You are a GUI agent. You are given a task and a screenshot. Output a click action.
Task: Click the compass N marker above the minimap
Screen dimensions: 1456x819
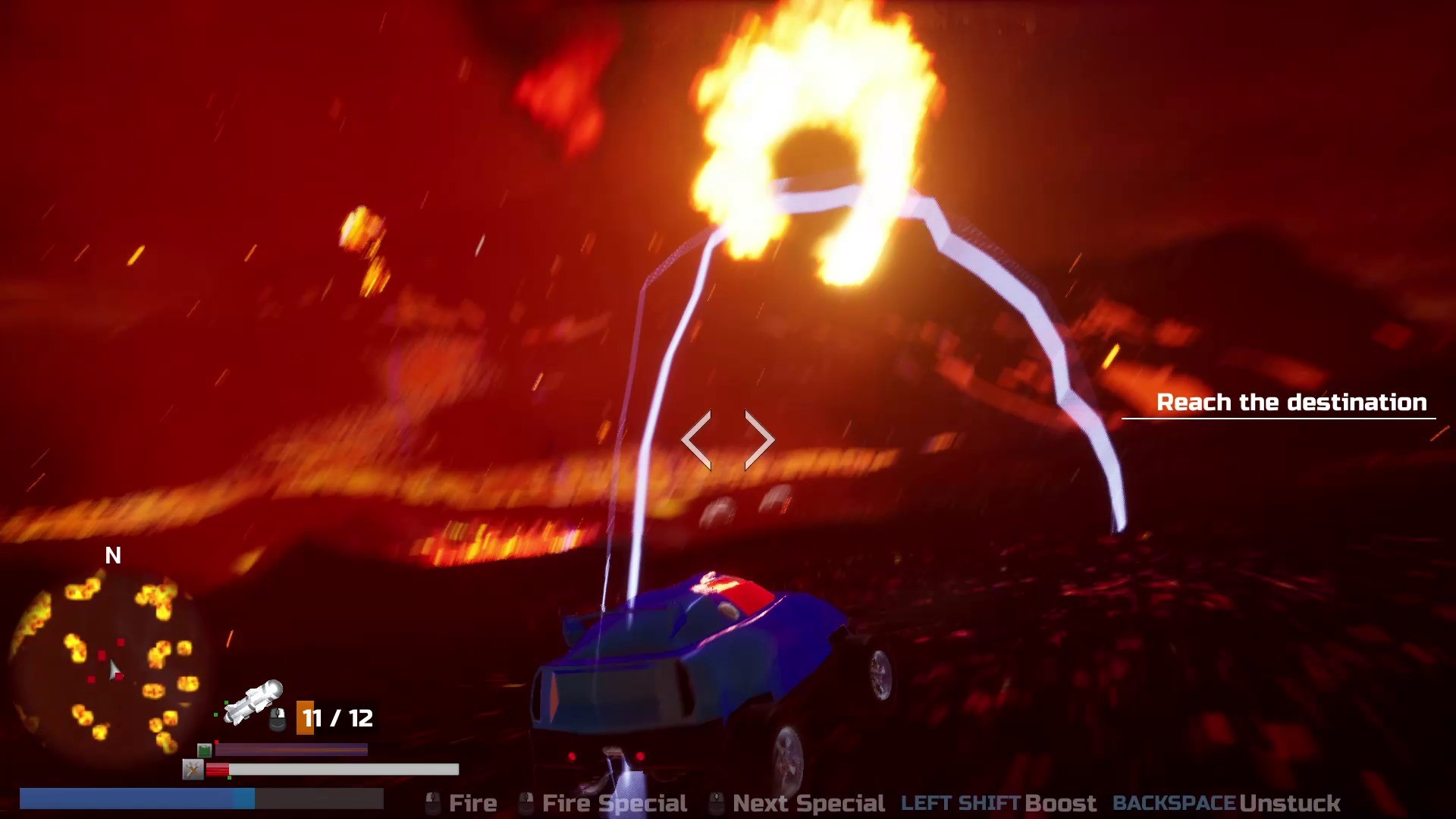tap(115, 556)
